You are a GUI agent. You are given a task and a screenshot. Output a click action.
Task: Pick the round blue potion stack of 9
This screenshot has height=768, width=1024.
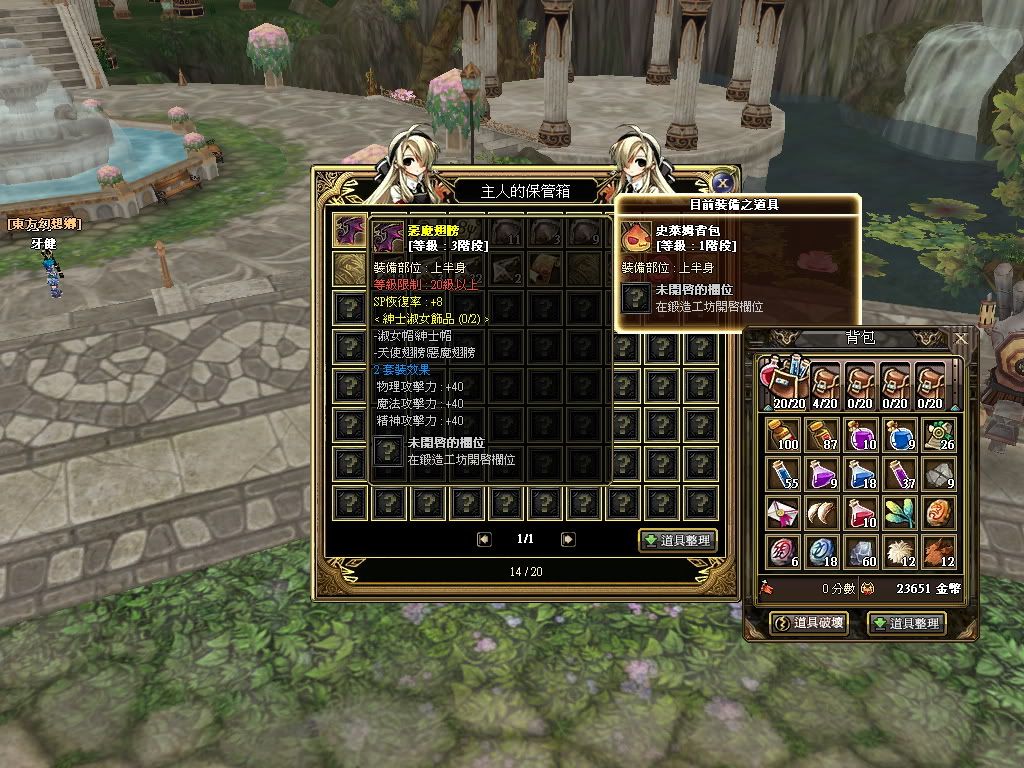(900, 435)
